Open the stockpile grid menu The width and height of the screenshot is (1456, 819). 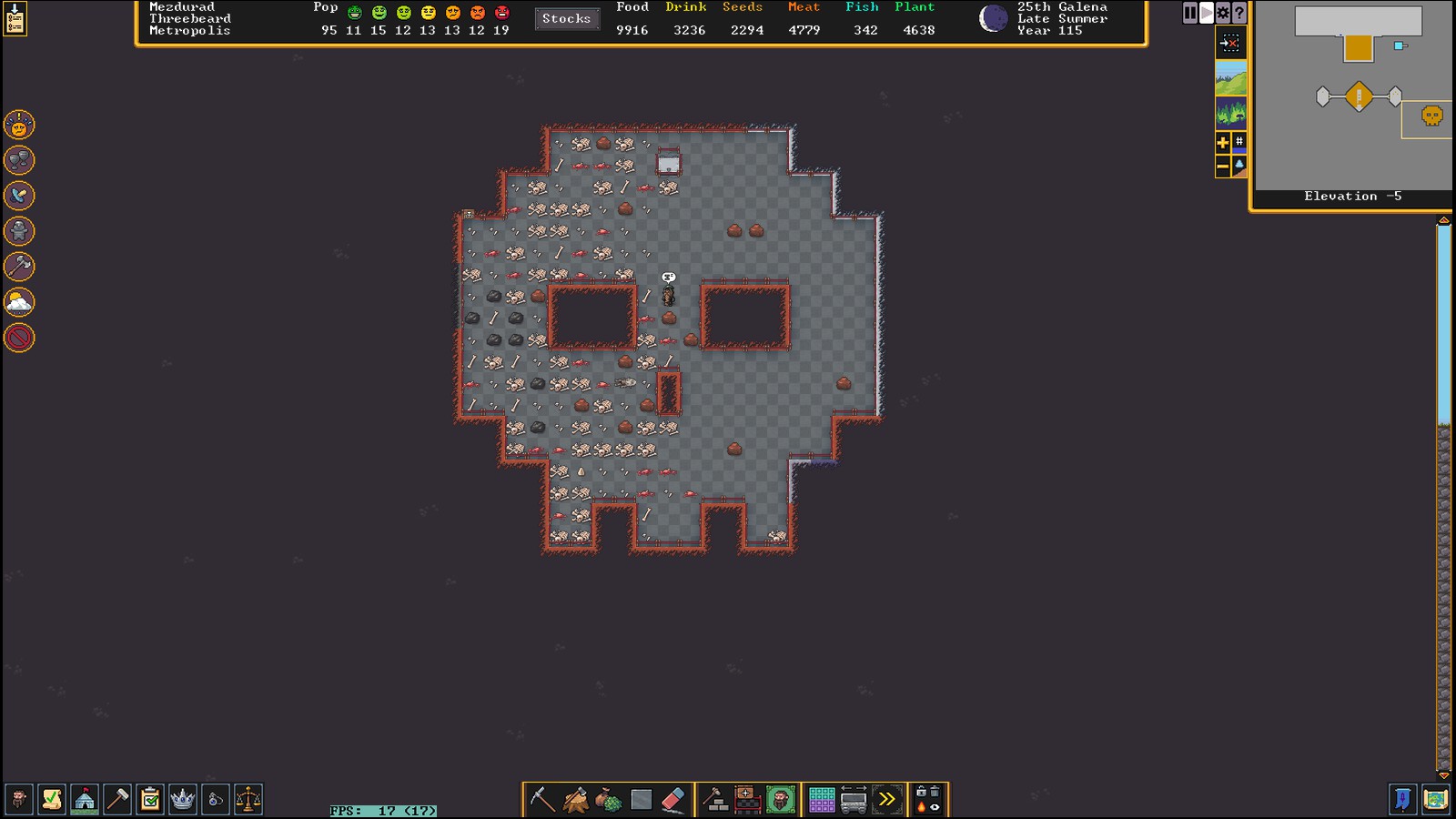[822, 800]
